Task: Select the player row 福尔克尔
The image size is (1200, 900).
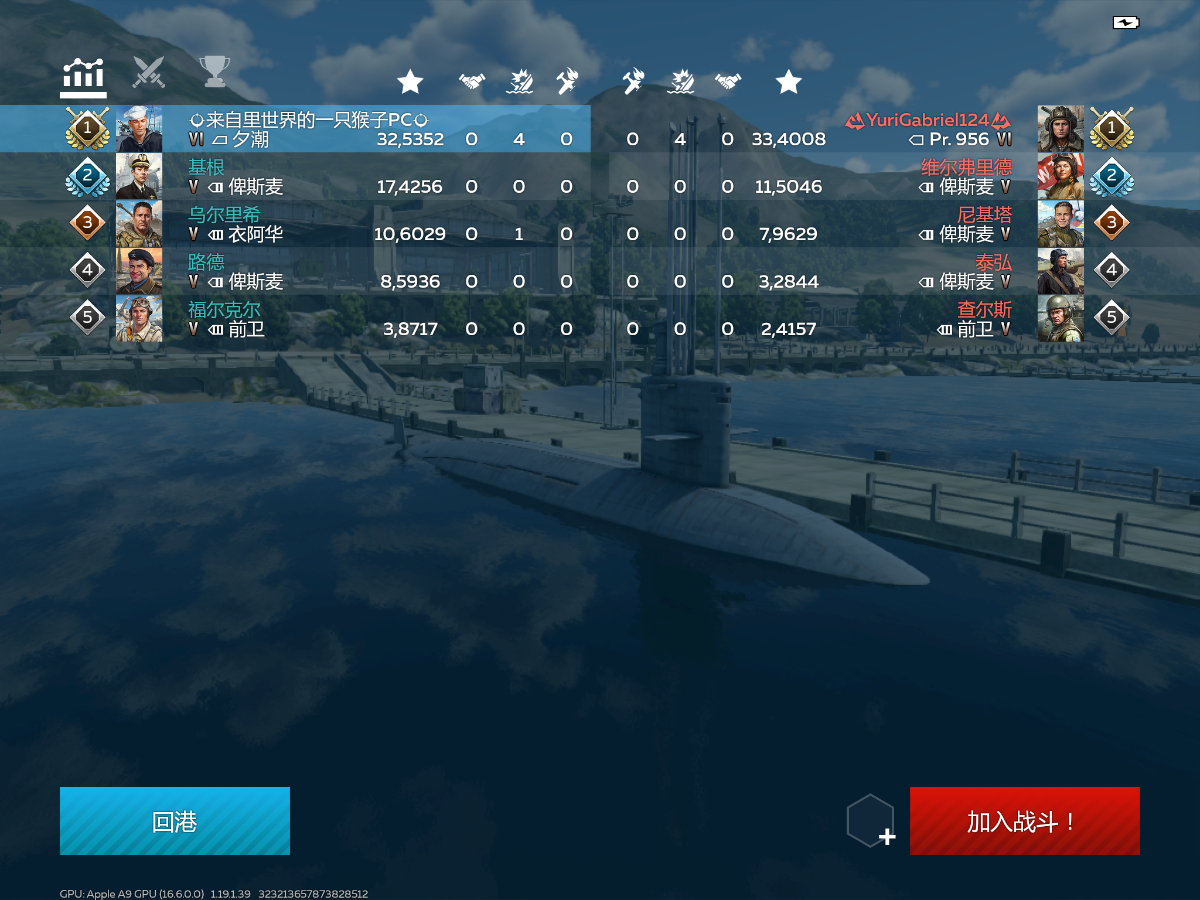Action: pos(300,318)
